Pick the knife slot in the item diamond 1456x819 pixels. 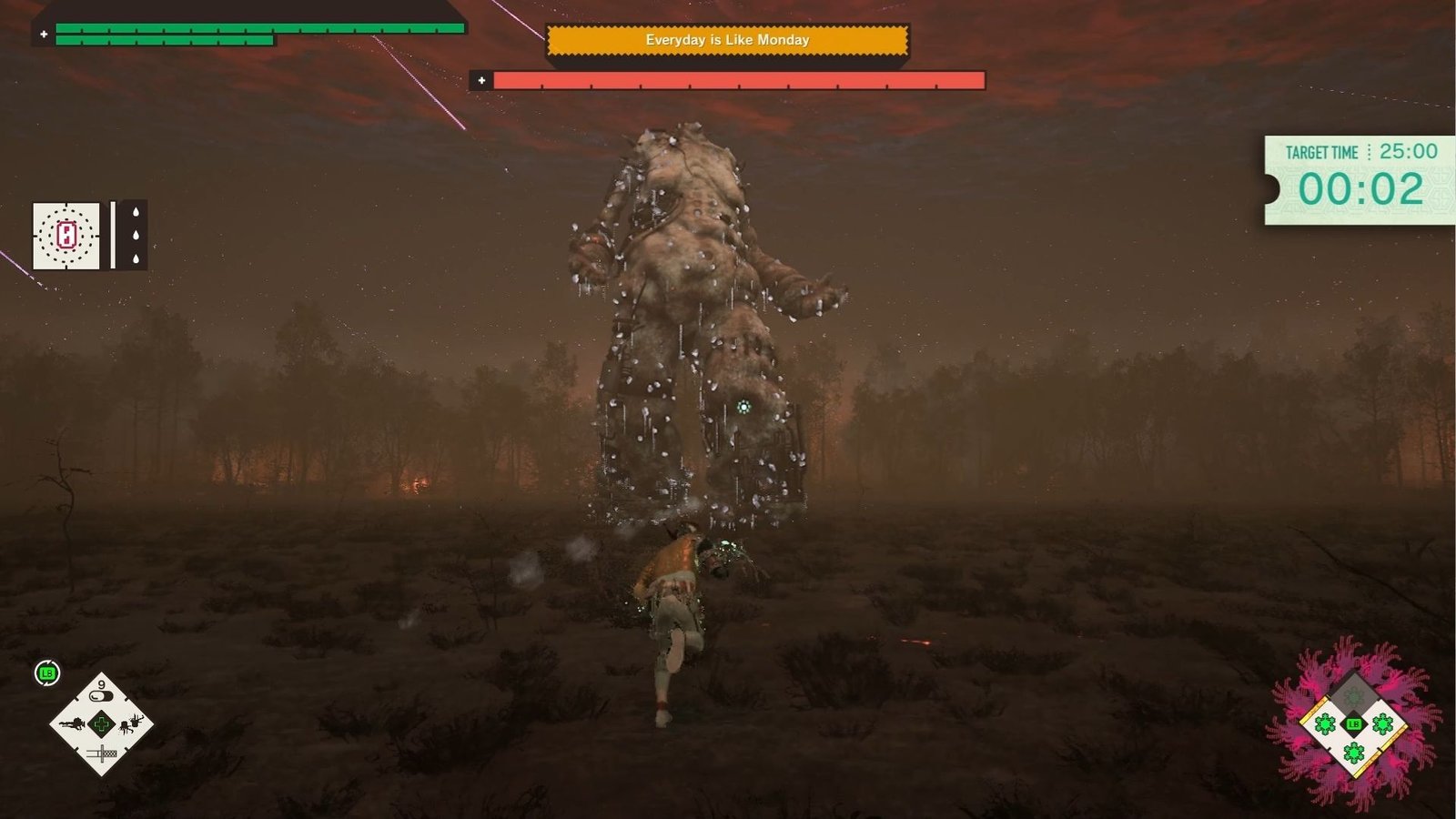(x=101, y=753)
